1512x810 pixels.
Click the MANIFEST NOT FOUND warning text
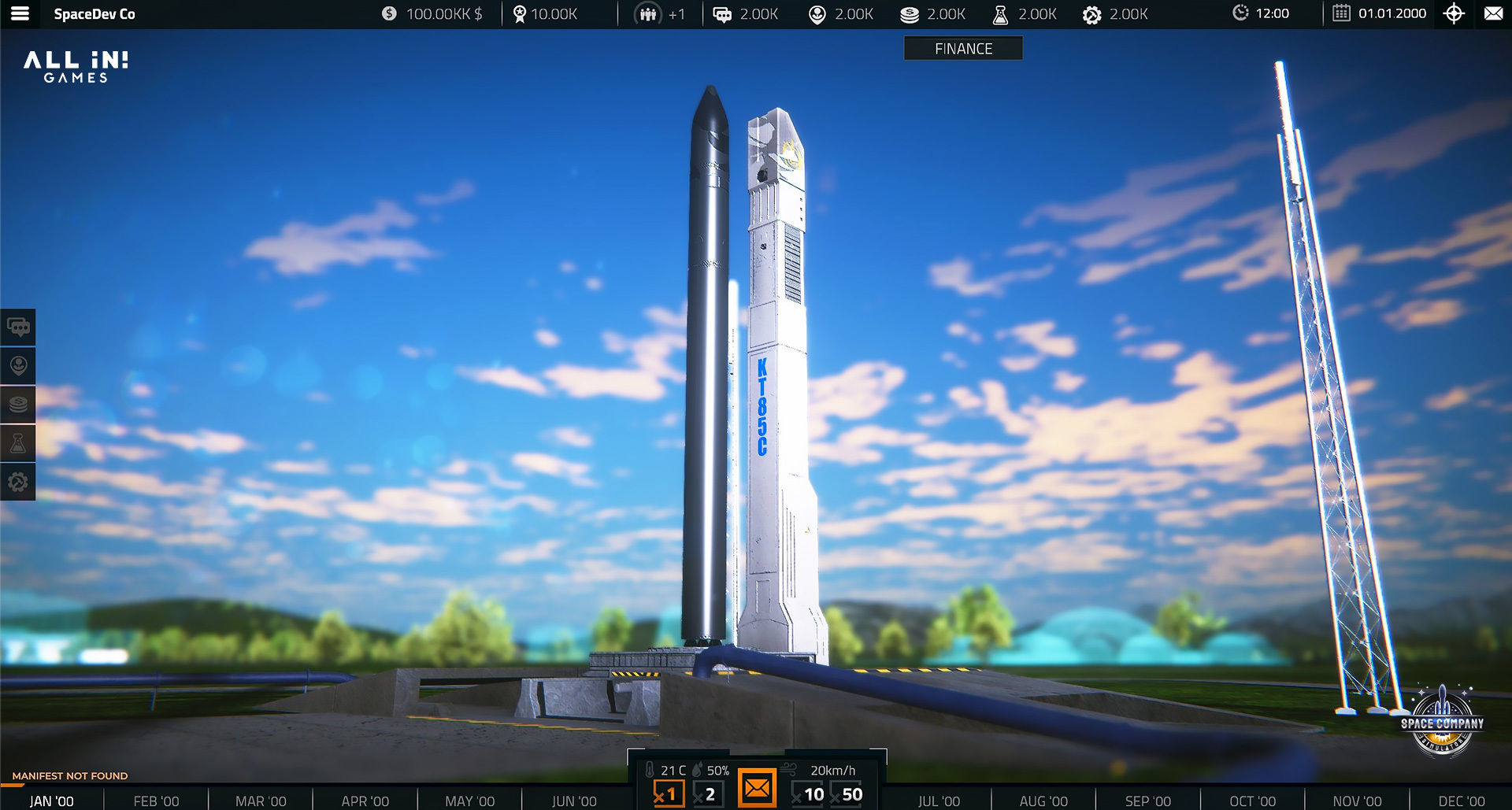71,775
